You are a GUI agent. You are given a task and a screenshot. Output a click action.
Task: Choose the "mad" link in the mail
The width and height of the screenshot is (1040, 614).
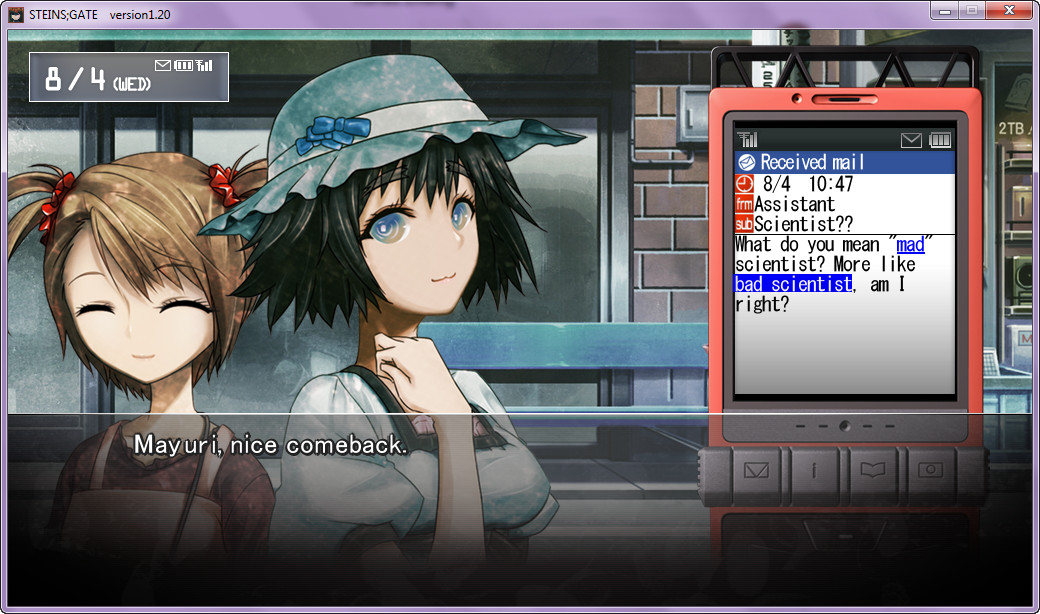910,245
